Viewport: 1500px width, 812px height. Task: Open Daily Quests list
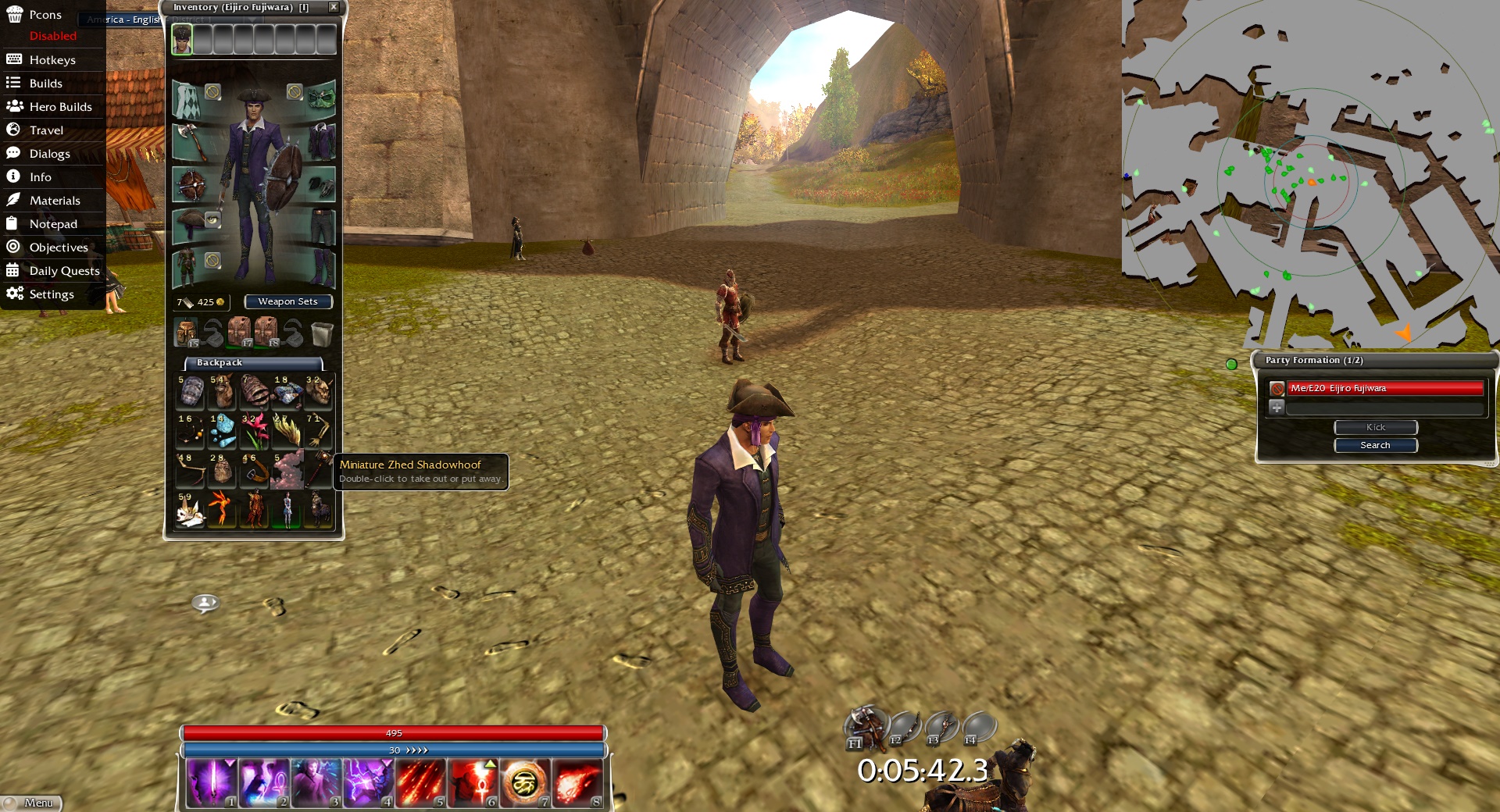tap(64, 271)
